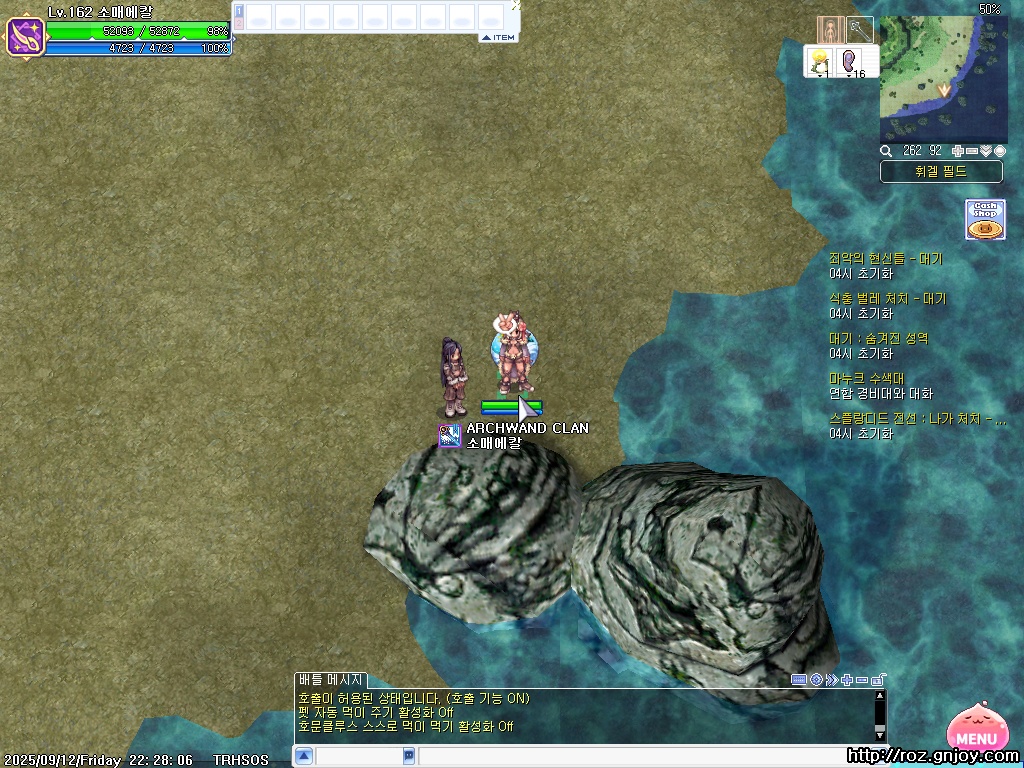Click the purple ear item status icon
Viewport: 1024px width, 768px height.
pyautogui.click(x=850, y=62)
